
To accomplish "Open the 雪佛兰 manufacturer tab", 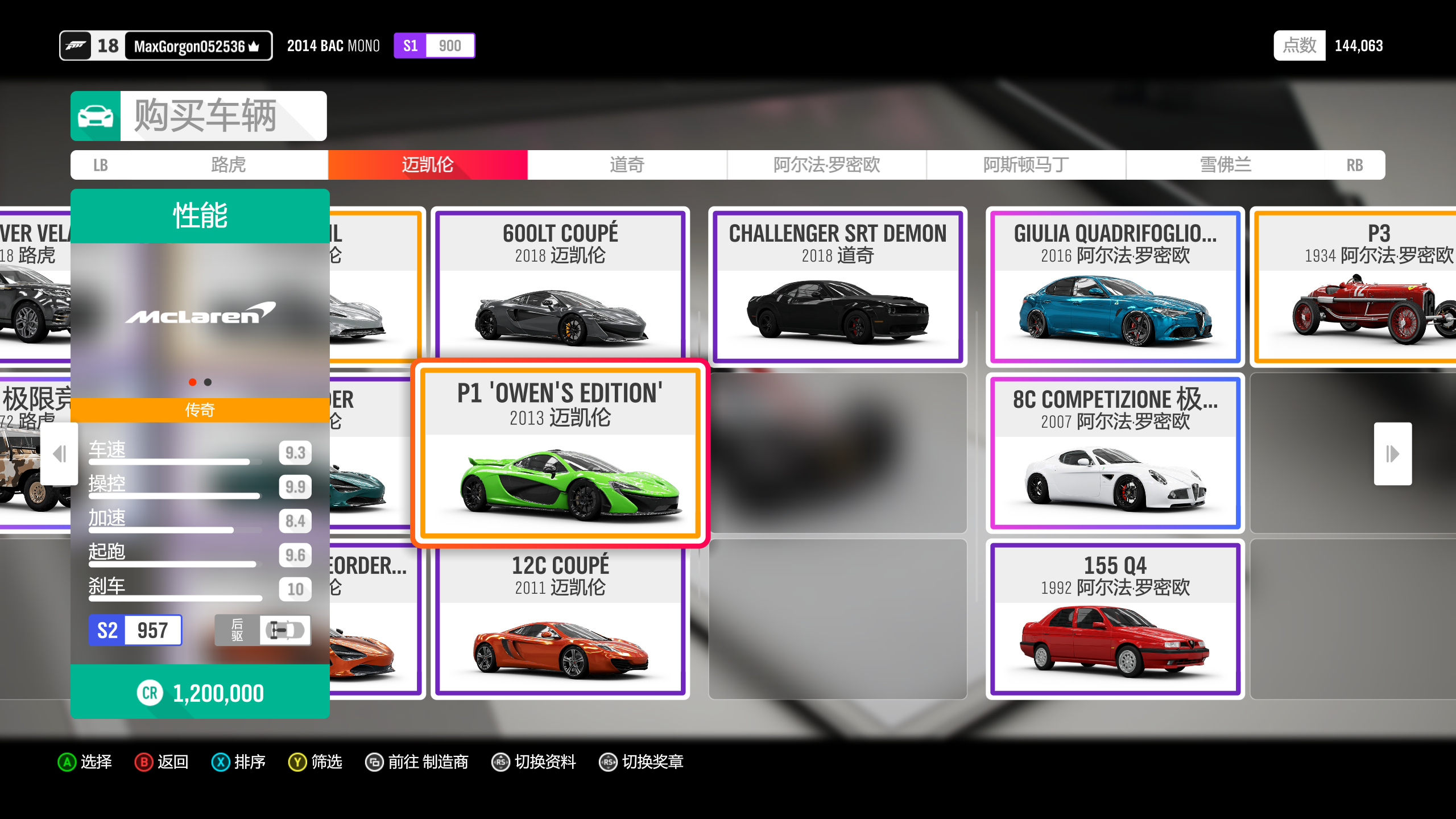I will coord(1225,165).
